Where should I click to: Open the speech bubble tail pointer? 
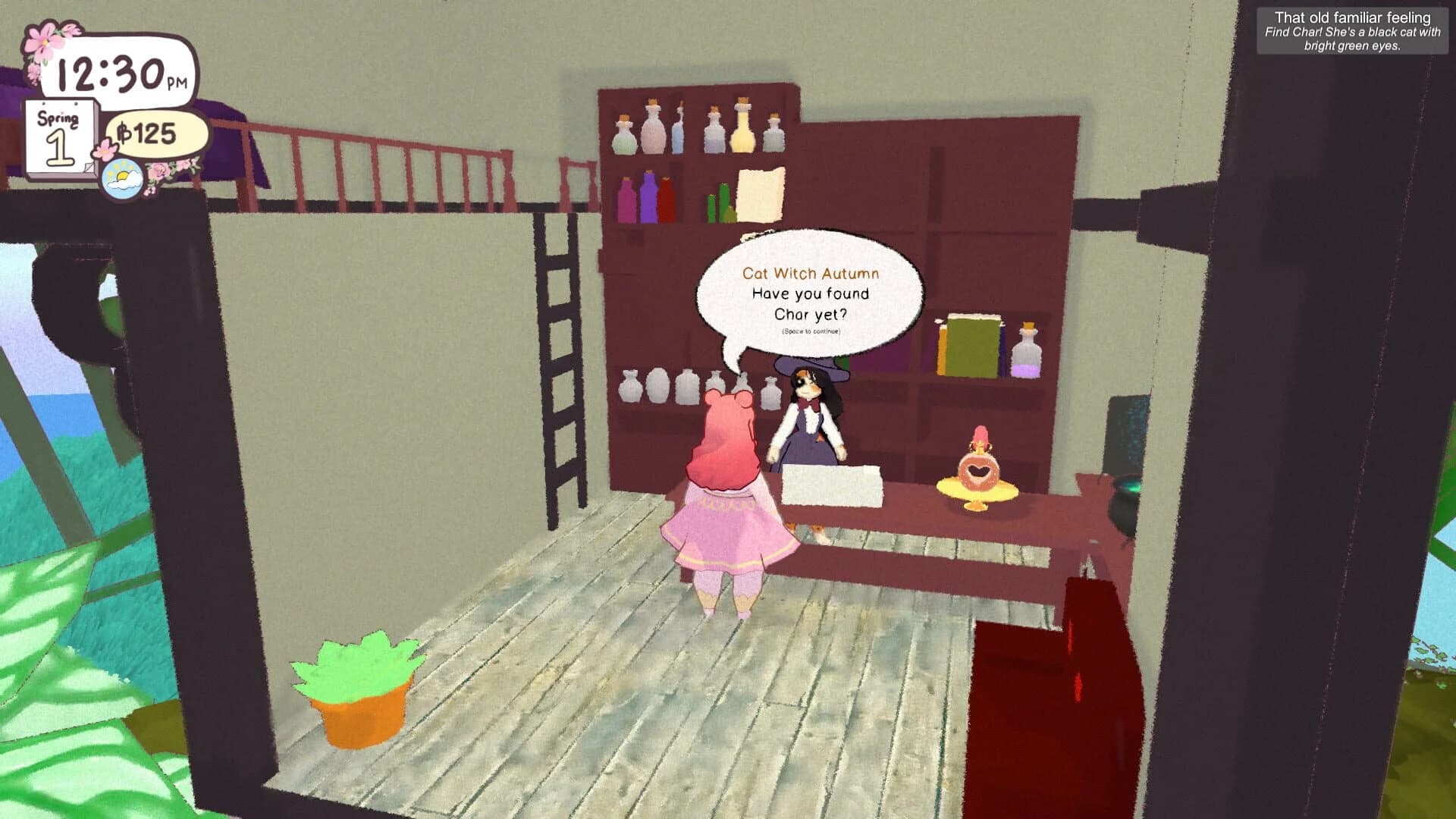pos(734,362)
